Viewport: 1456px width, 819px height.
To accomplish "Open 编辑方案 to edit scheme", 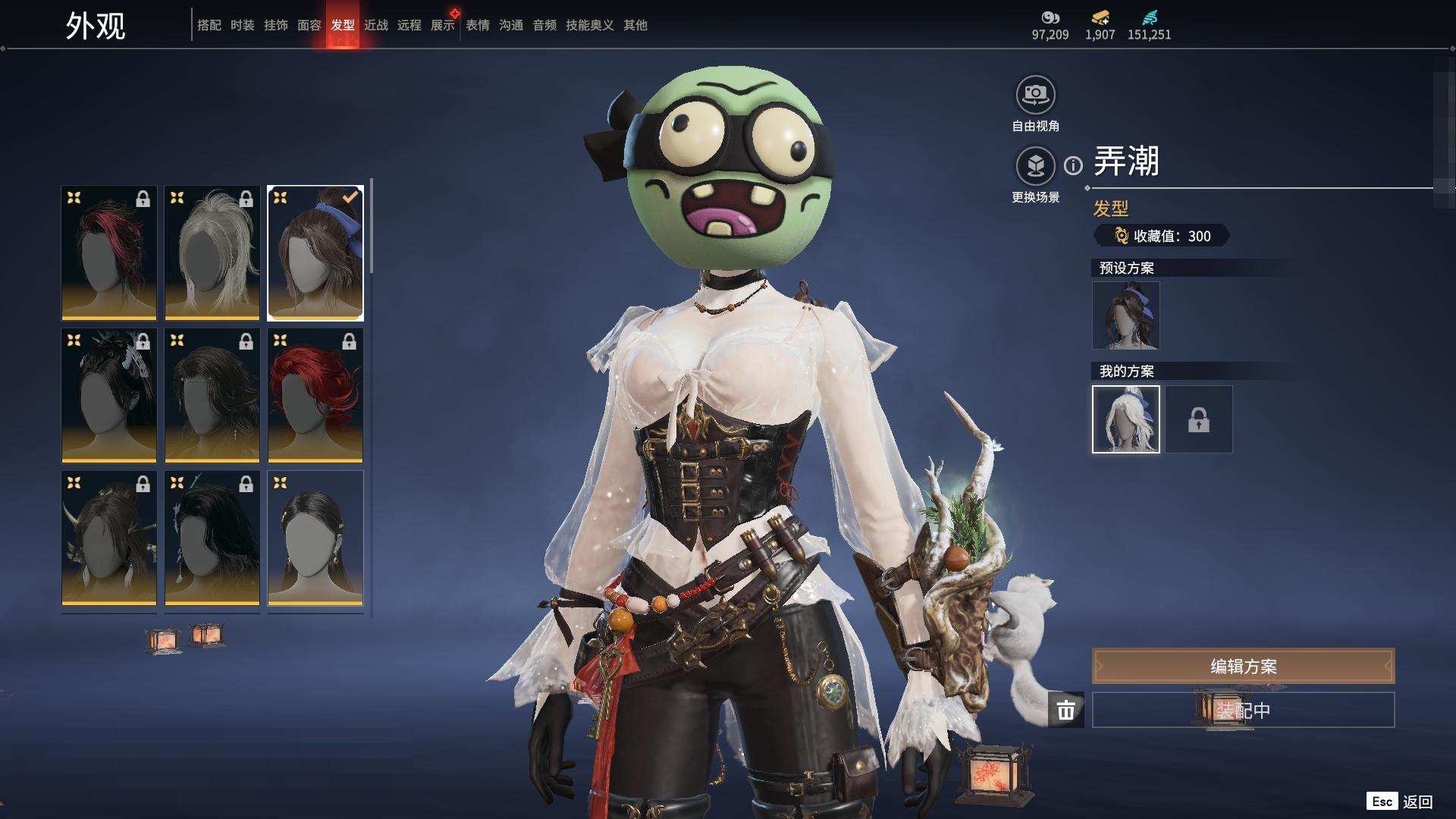I will pos(1243,667).
